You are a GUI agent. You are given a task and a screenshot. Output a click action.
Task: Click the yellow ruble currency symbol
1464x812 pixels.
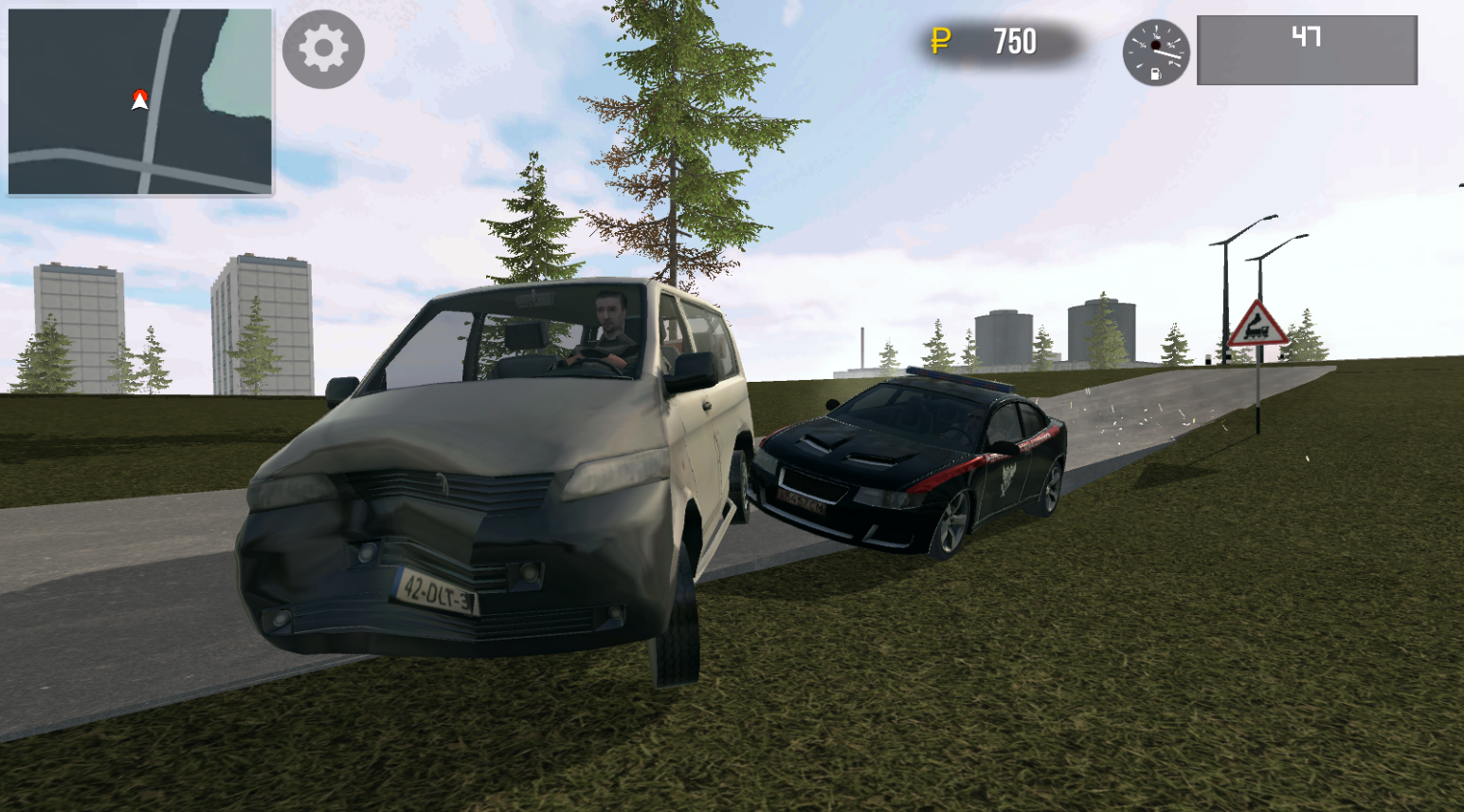(x=938, y=42)
